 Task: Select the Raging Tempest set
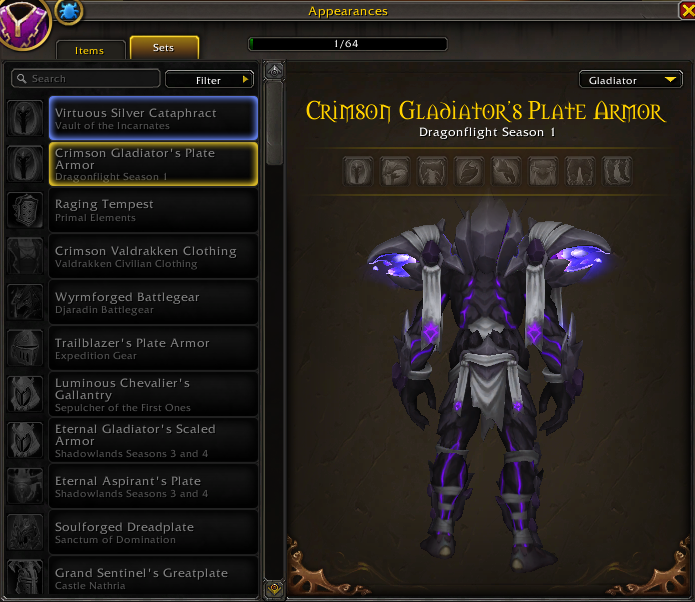pos(153,210)
